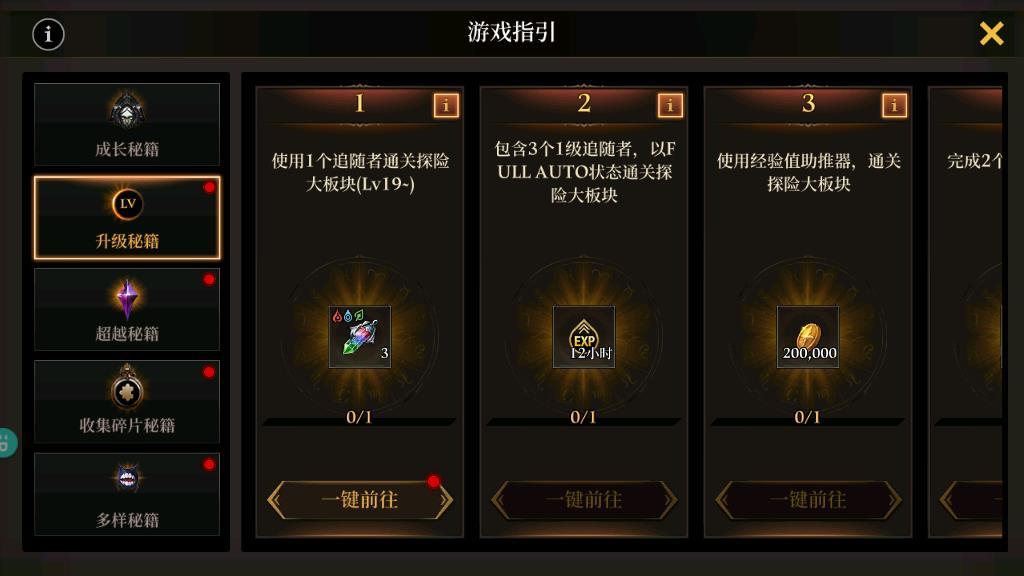Show details via mission 1 info button
Image resolution: width=1024 pixels, height=576 pixels.
[x=446, y=105]
